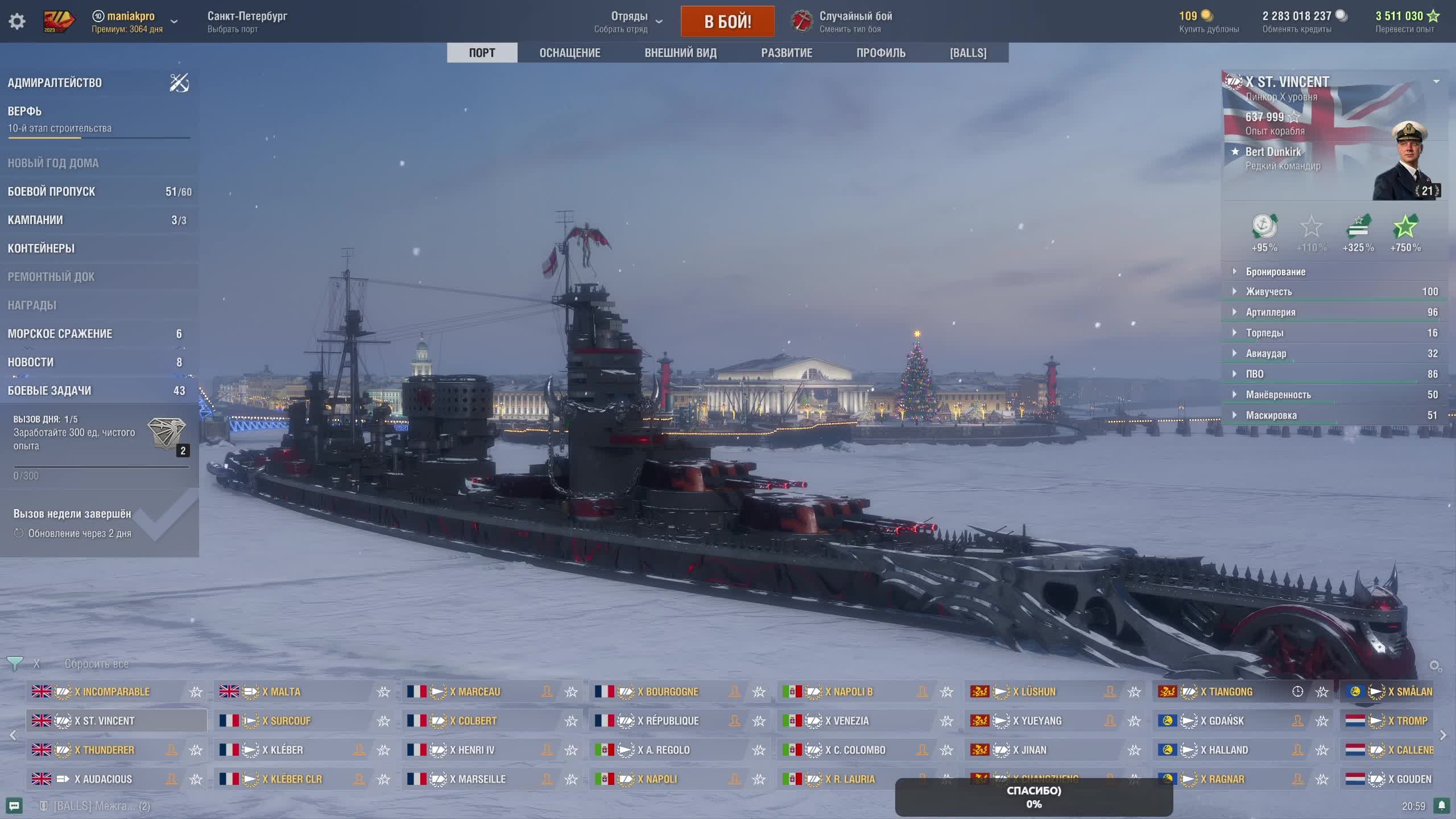Open the ВНЕШНИЙ ВИД tab
Image resolution: width=1456 pixels, height=819 pixels.
coord(680,53)
